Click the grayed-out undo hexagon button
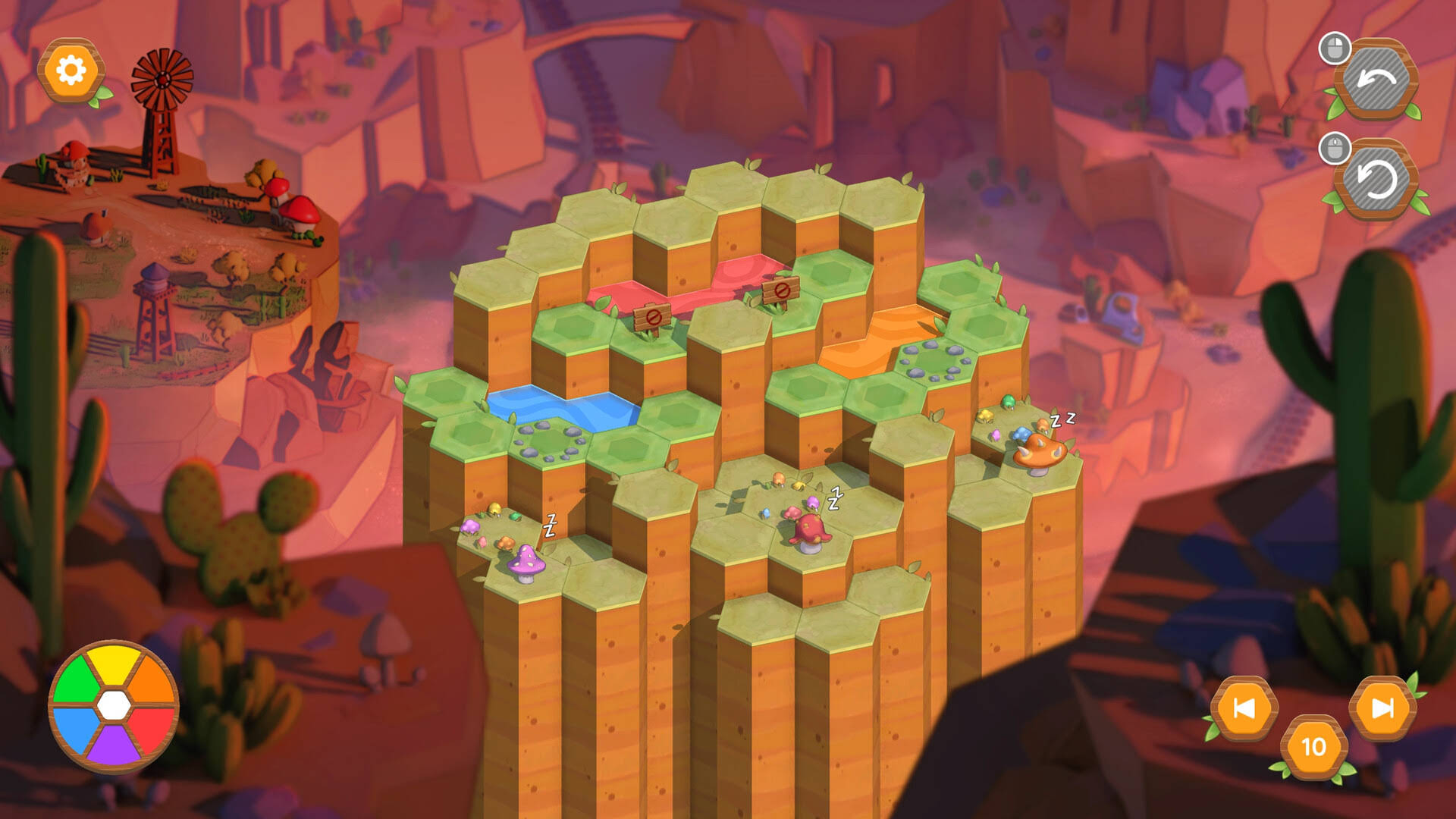This screenshot has height=819, width=1456. click(1376, 78)
